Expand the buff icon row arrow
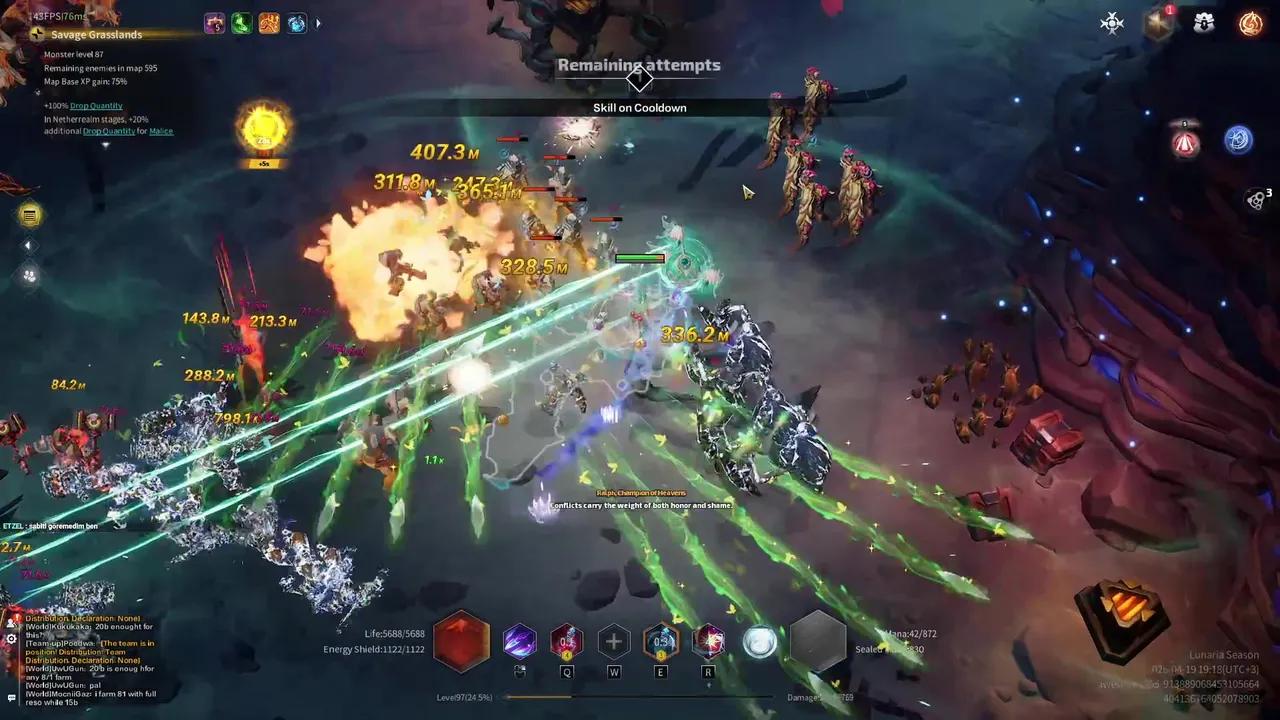The width and height of the screenshot is (1280, 720). (x=319, y=23)
